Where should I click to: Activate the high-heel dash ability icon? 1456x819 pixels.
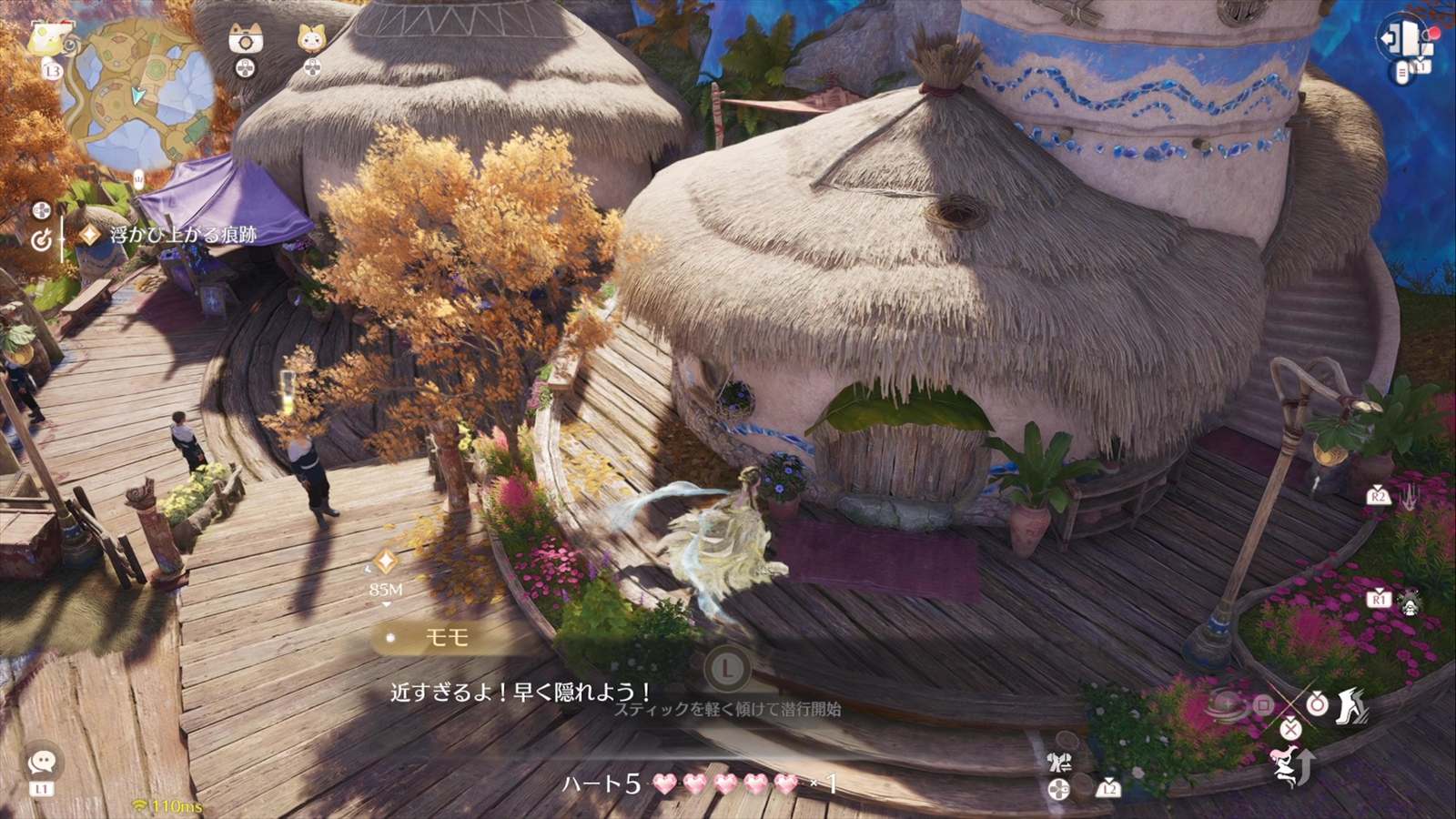click(1351, 706)
